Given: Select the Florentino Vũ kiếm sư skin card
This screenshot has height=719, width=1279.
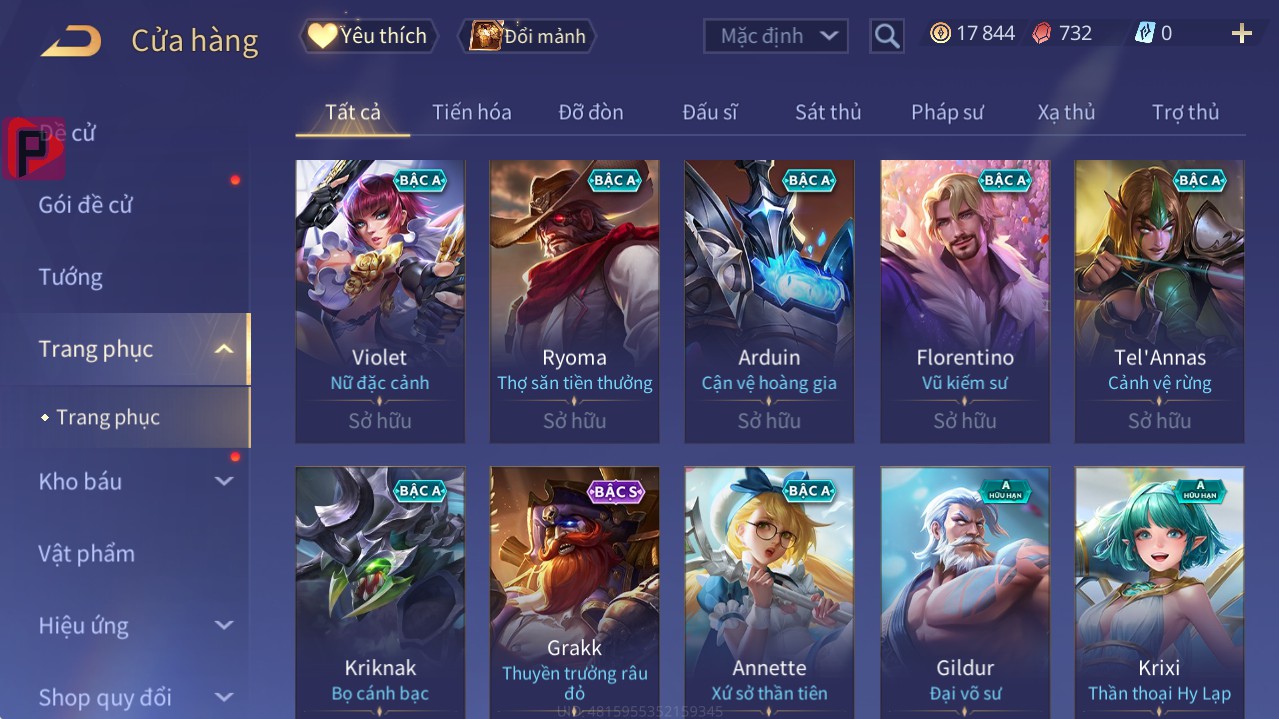Looking at the screenshot, I should tap(965, 300).
